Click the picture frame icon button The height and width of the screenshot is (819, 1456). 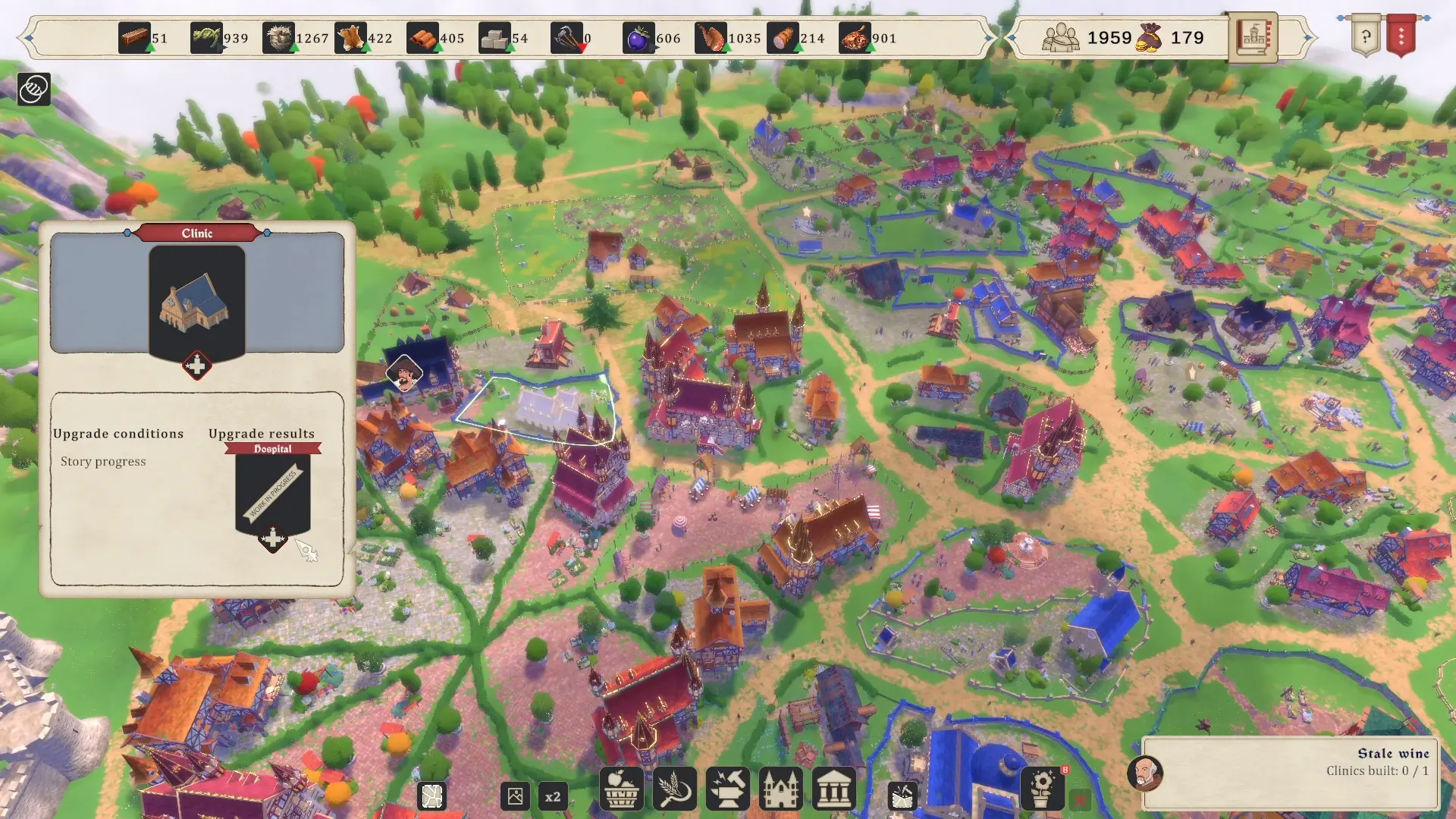tap(515, 796)
